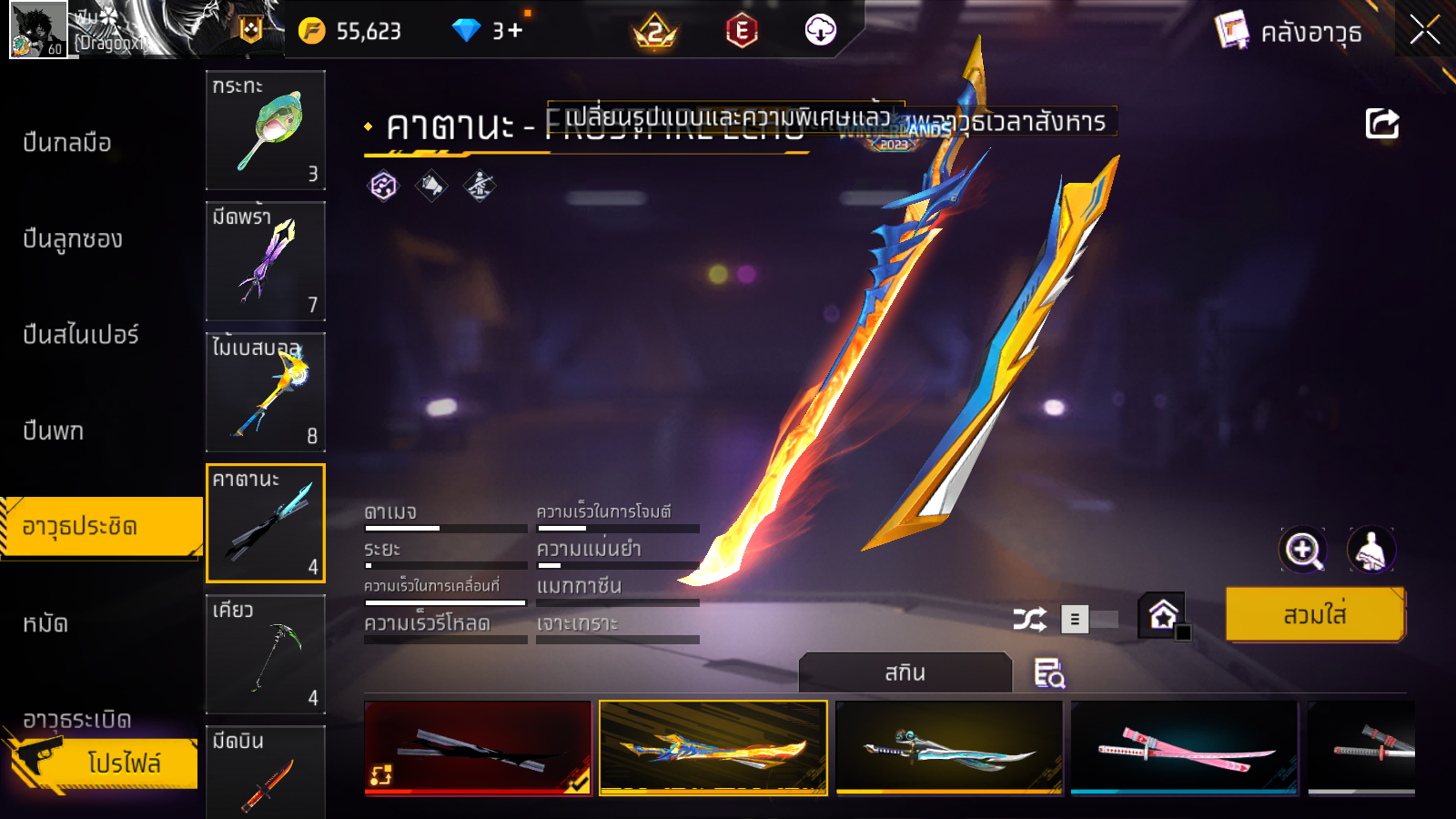Screen dimensions: 1456x819
Task: Choose the ปืนสไนเปอร์ category
Action: (x=81, y=335)
